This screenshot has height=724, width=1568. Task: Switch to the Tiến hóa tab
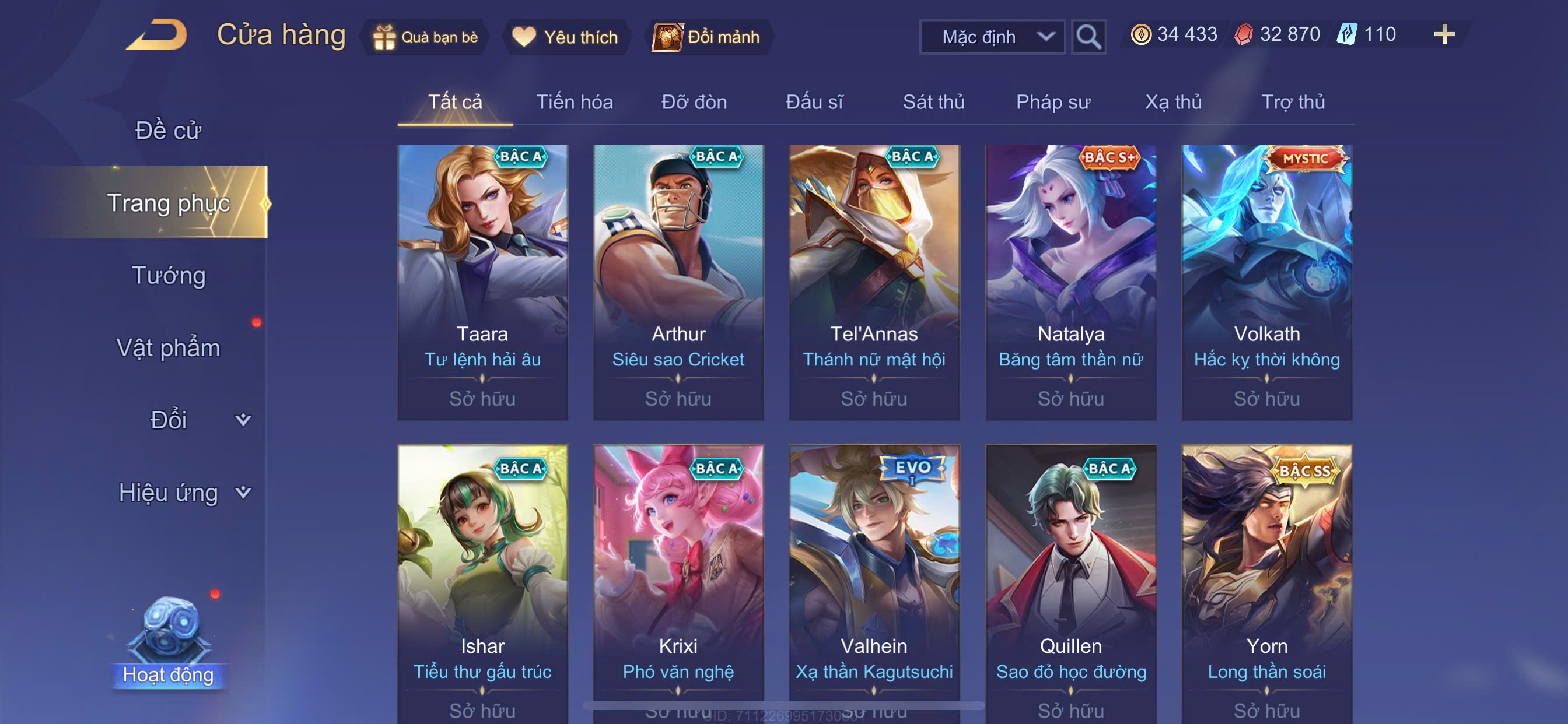coord(574,101)
